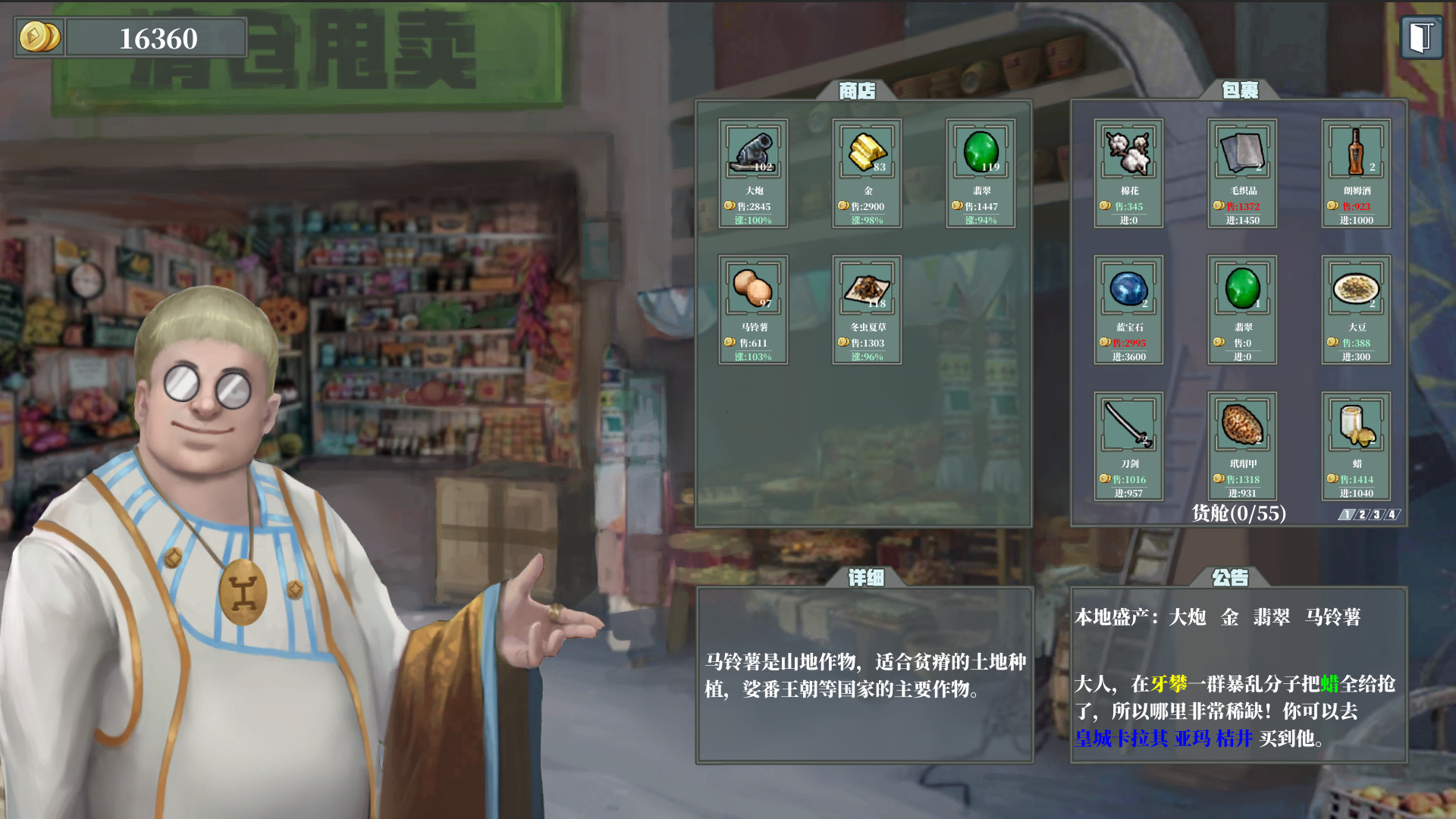Viewport: 1456px width, 819px height.
Task: Open the exit door icon at top right
Action: [1423, 36]
